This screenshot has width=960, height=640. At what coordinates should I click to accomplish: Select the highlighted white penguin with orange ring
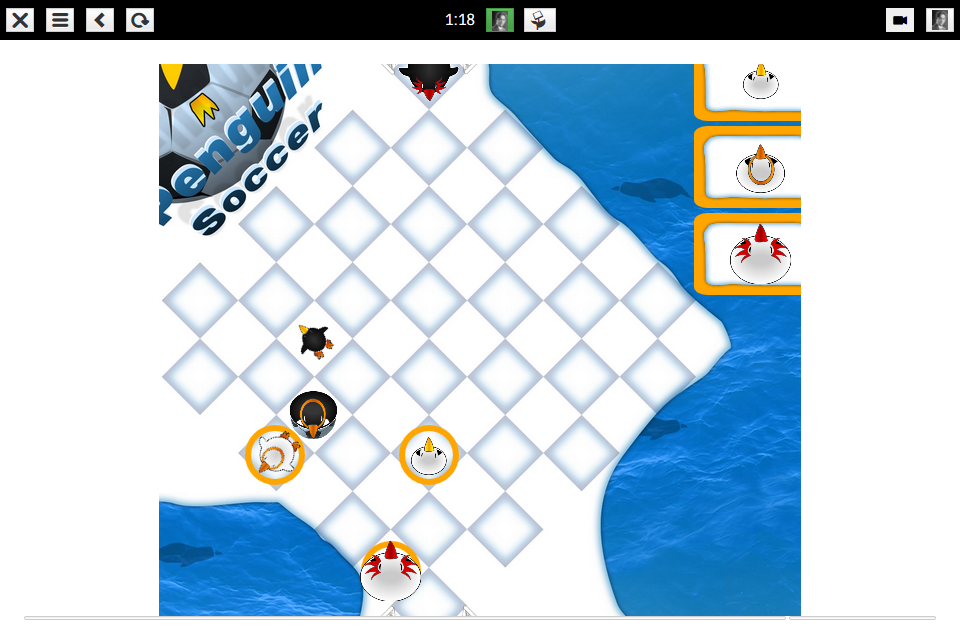click(x=275, y=455)
